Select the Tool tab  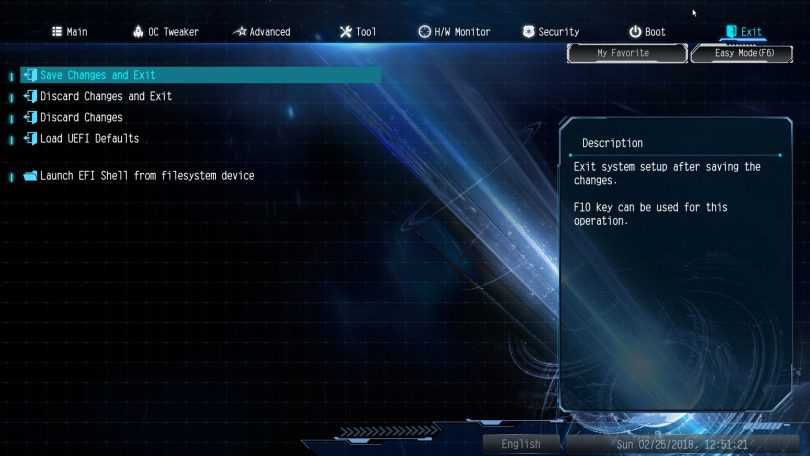(x=358, y=32)
